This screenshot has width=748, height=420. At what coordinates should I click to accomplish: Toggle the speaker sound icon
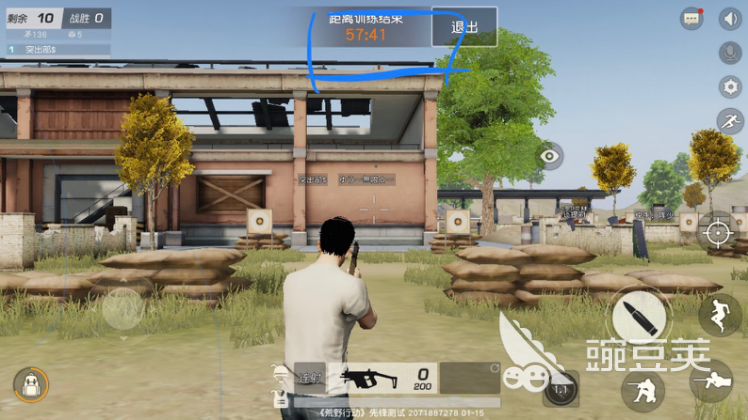[x=729, y=19]
